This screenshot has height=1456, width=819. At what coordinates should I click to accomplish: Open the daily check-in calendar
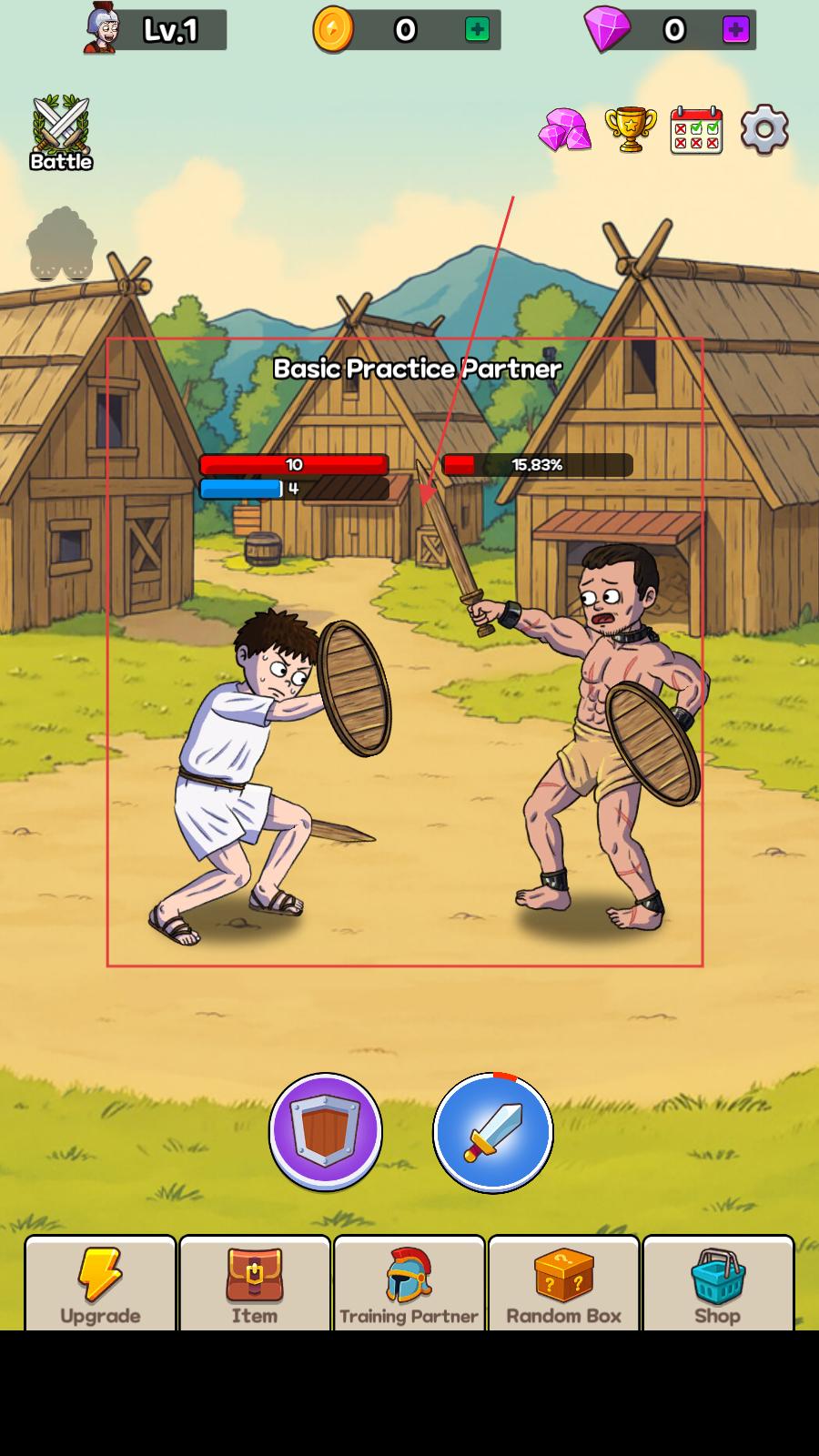(x=696, y=130)
